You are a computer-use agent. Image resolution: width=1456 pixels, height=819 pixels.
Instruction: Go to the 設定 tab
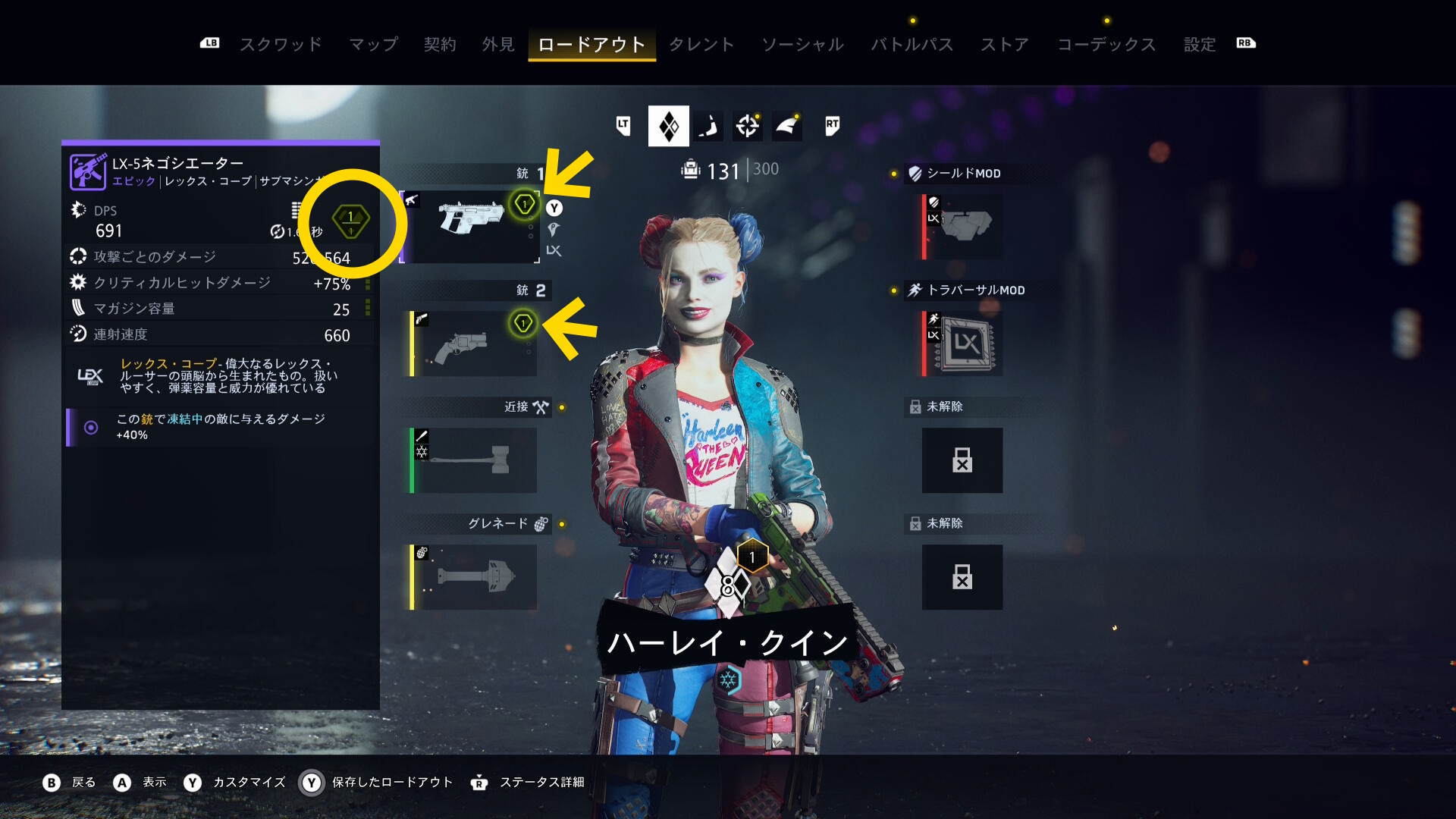tap(1200, 45)
